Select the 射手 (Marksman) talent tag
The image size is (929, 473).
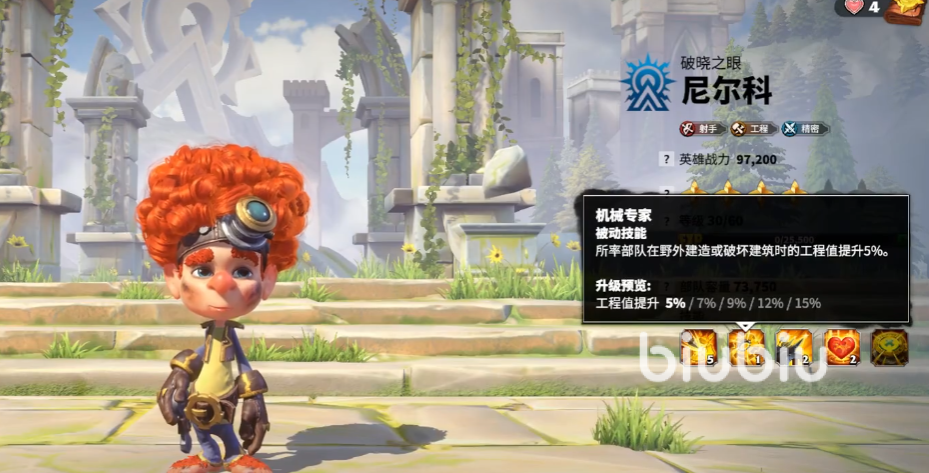coord(702,128)
